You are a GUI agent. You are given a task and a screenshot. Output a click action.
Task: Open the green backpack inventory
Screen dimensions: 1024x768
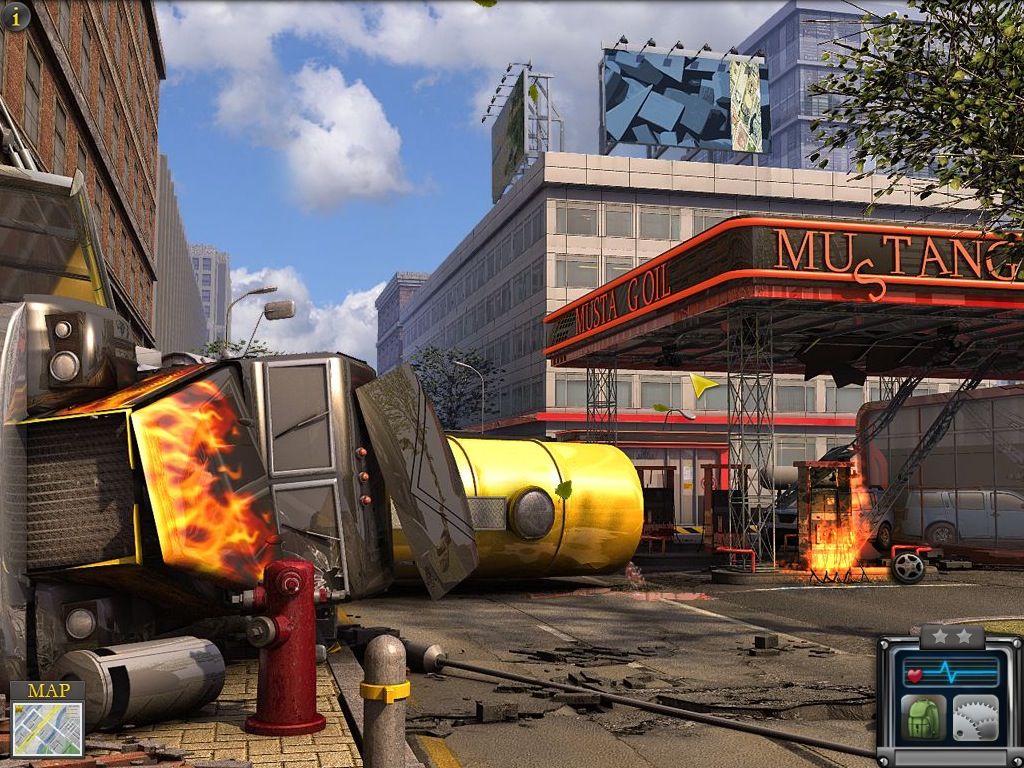(923, 718)
